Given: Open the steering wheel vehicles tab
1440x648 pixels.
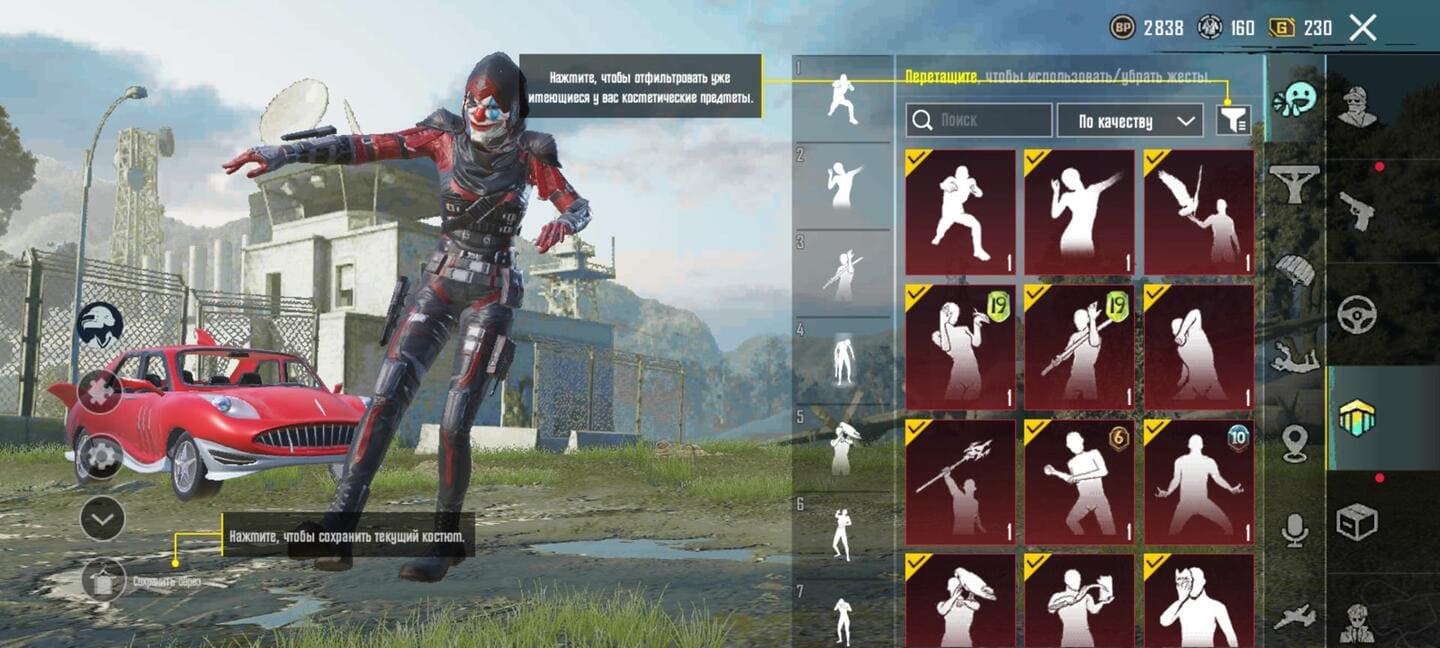Looking at the screenshot, I should (x=1357, y=315).
